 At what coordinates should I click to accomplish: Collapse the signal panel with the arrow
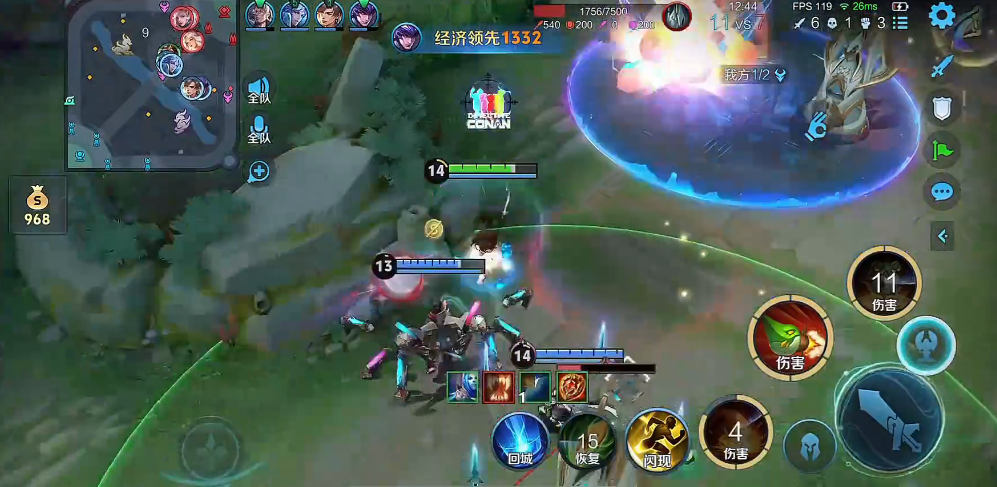click(x=942, y=236)
